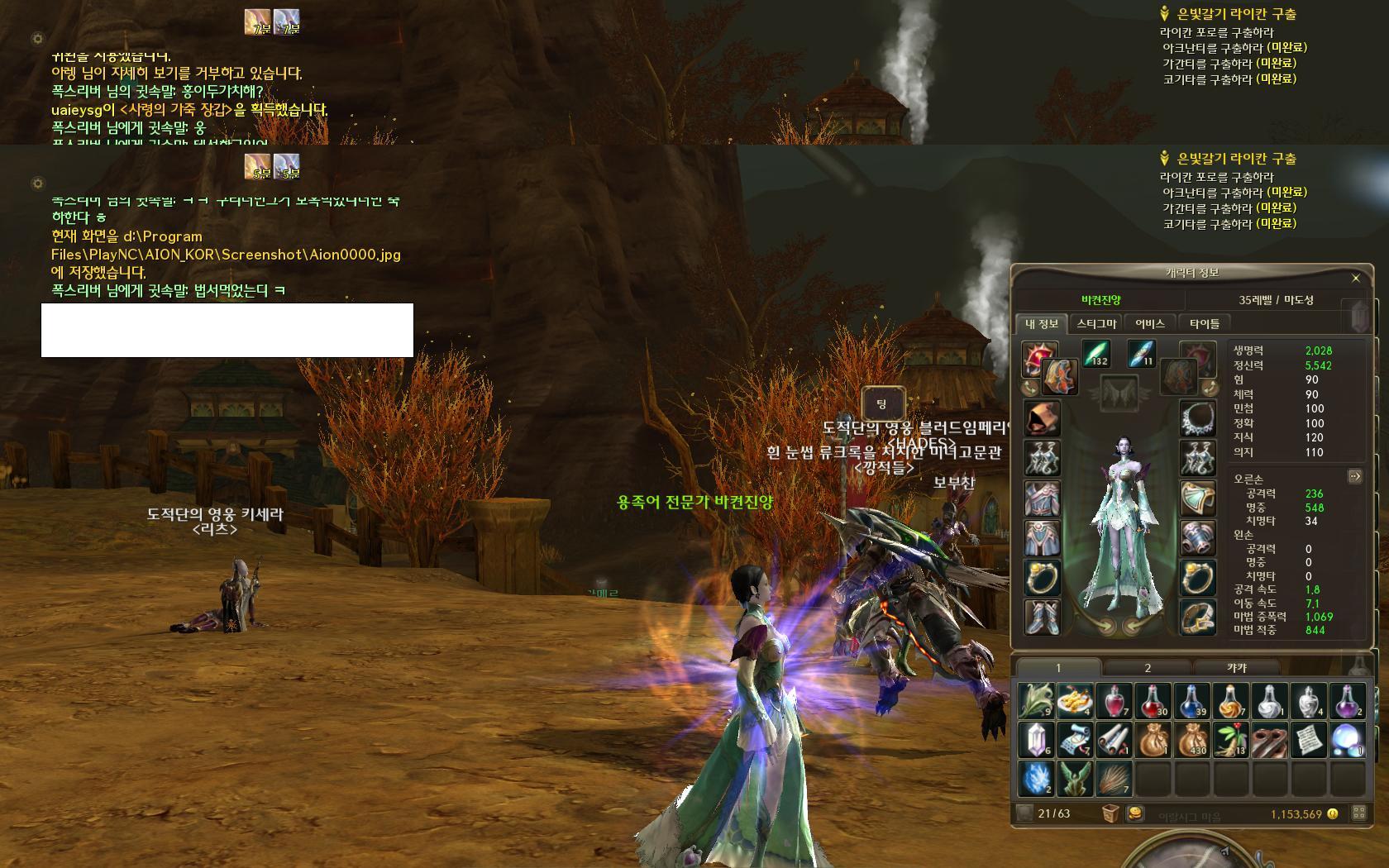
Task: Click the equipped belt slot
Action: [x=1196, y=617]
